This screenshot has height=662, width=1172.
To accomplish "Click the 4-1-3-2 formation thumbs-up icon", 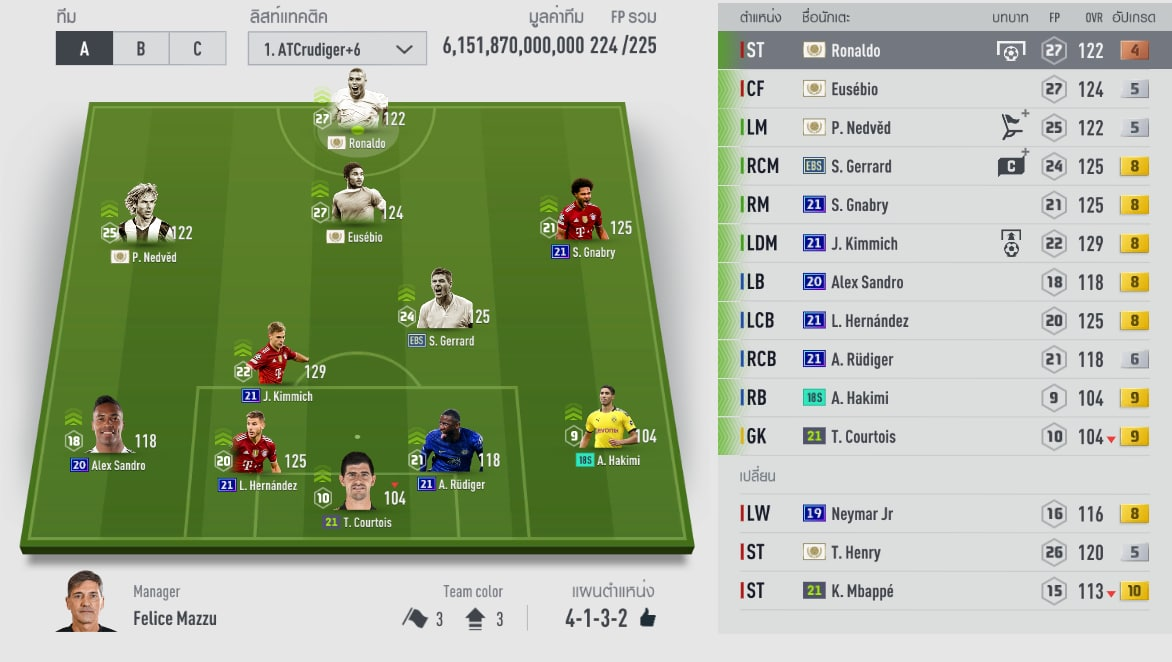I will coord(647,618).
